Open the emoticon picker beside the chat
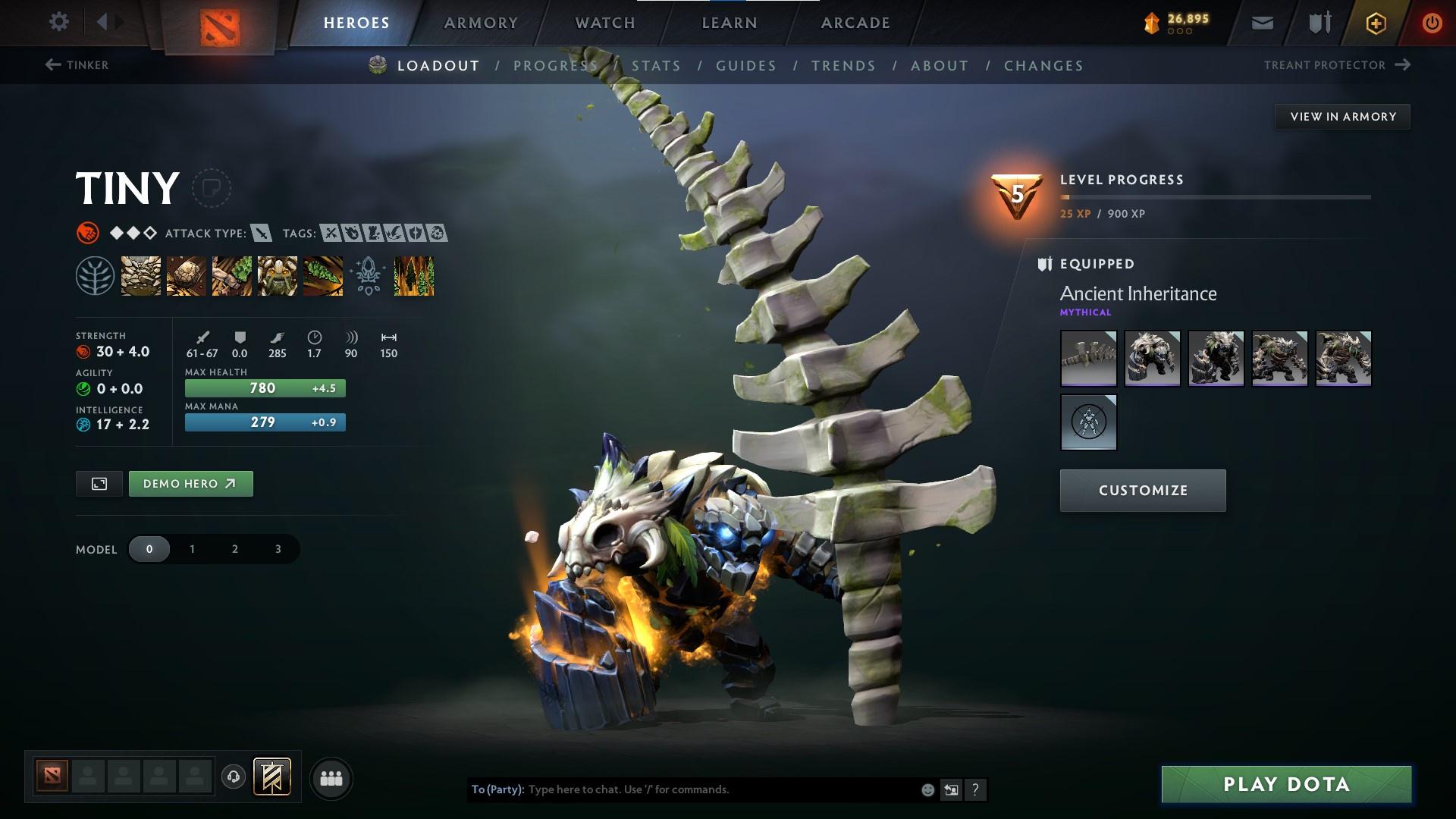 click(927, 789)
